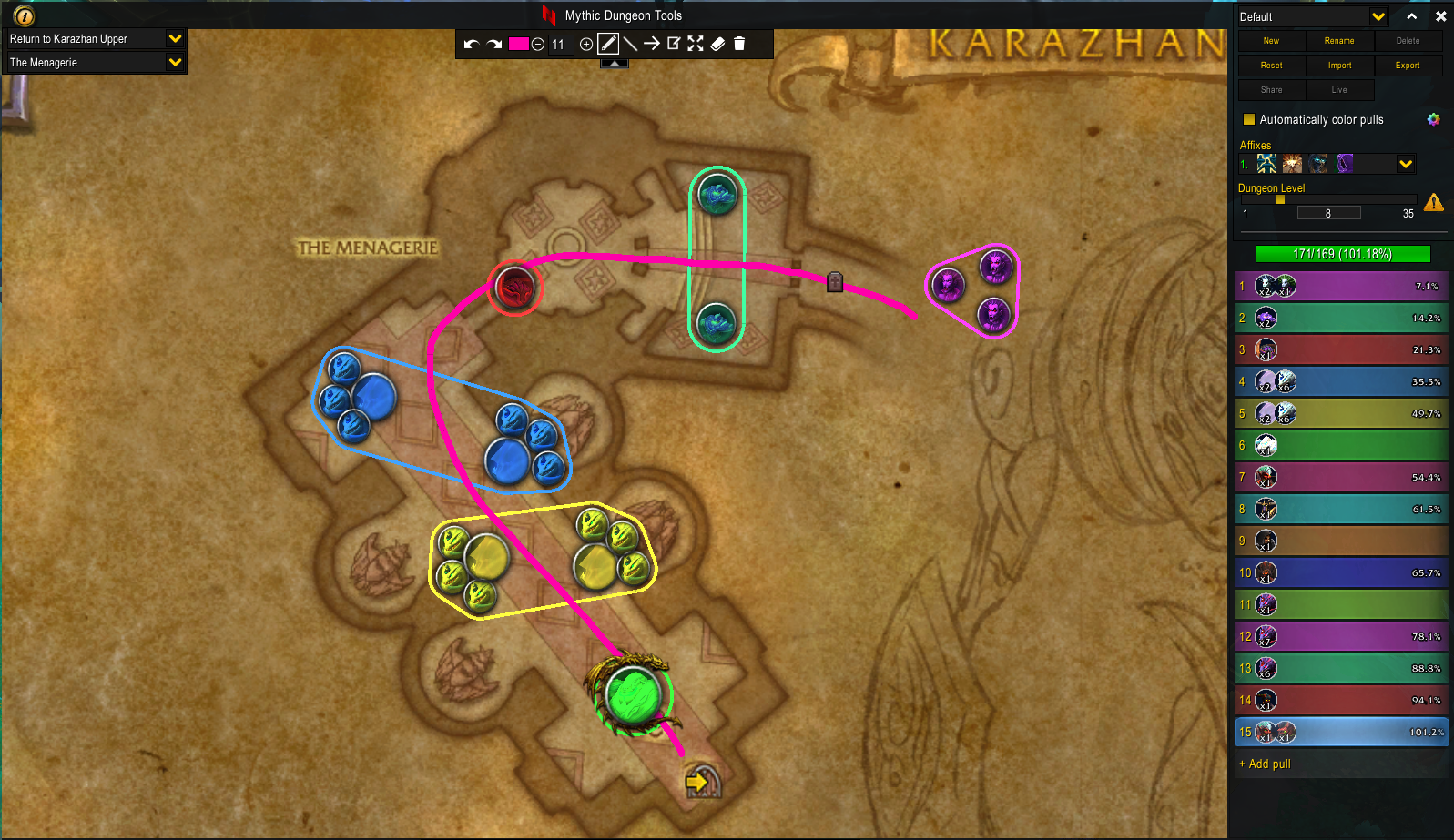Delete all drawings with the trash icon
This screenshot has height=840, width=1454.
739,44
